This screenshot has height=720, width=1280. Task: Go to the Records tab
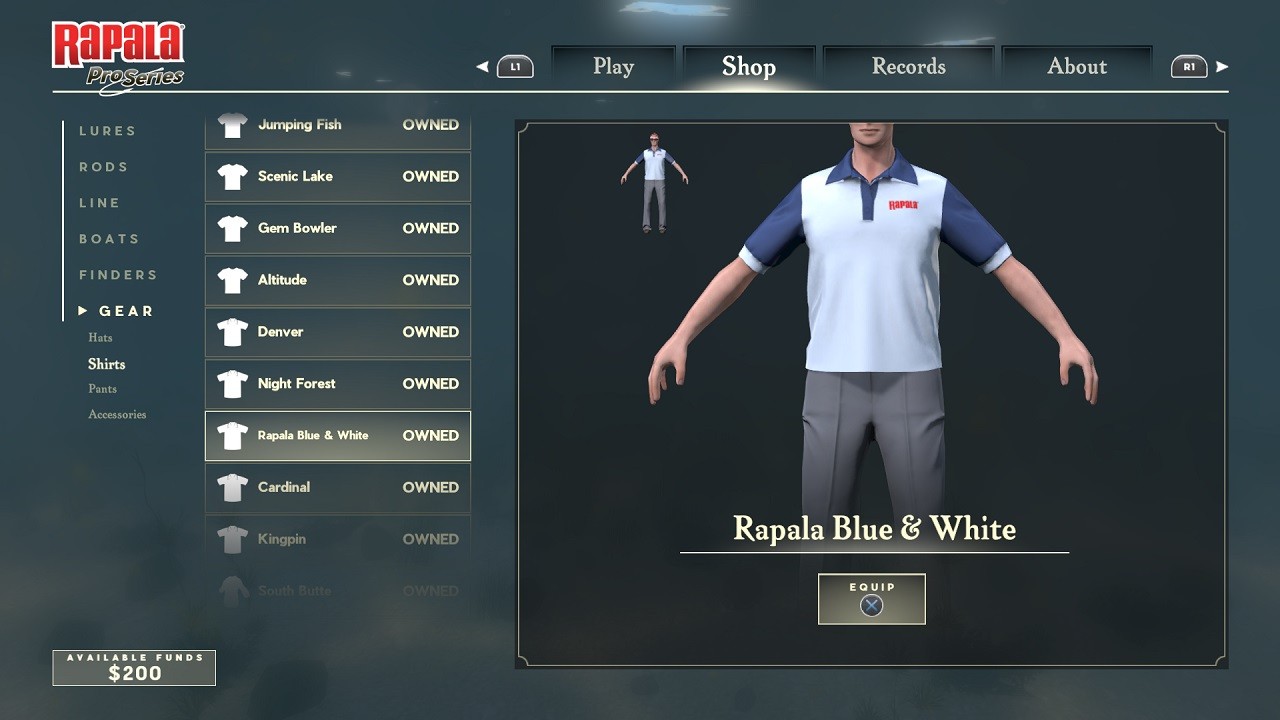908,67
